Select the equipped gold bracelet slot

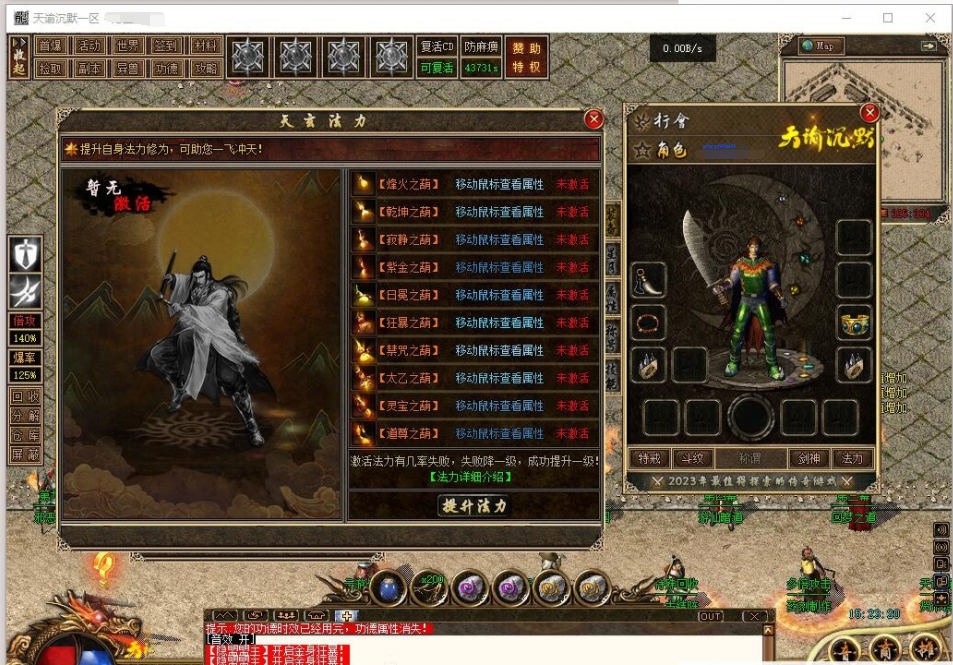click(x=855, y=322)
